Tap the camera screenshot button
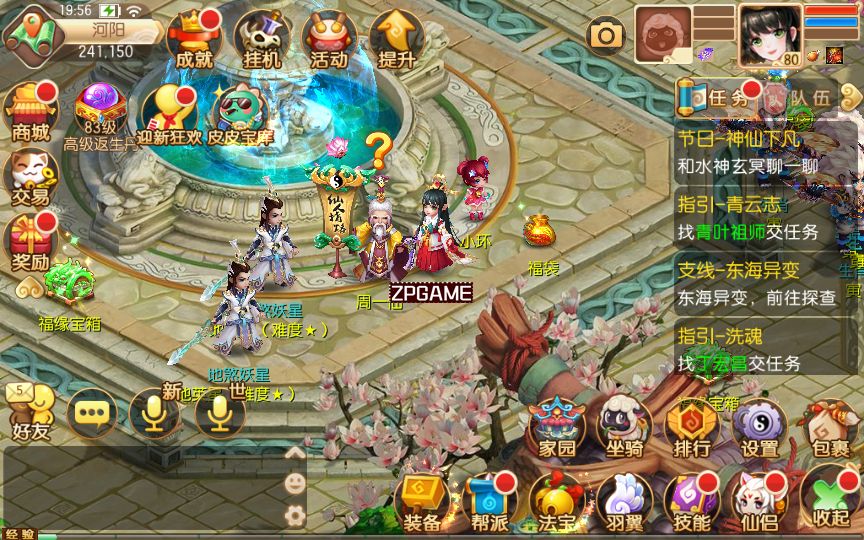Image resolution: width=864 pixels, height=540 pixels. click(x=606, y=36)
